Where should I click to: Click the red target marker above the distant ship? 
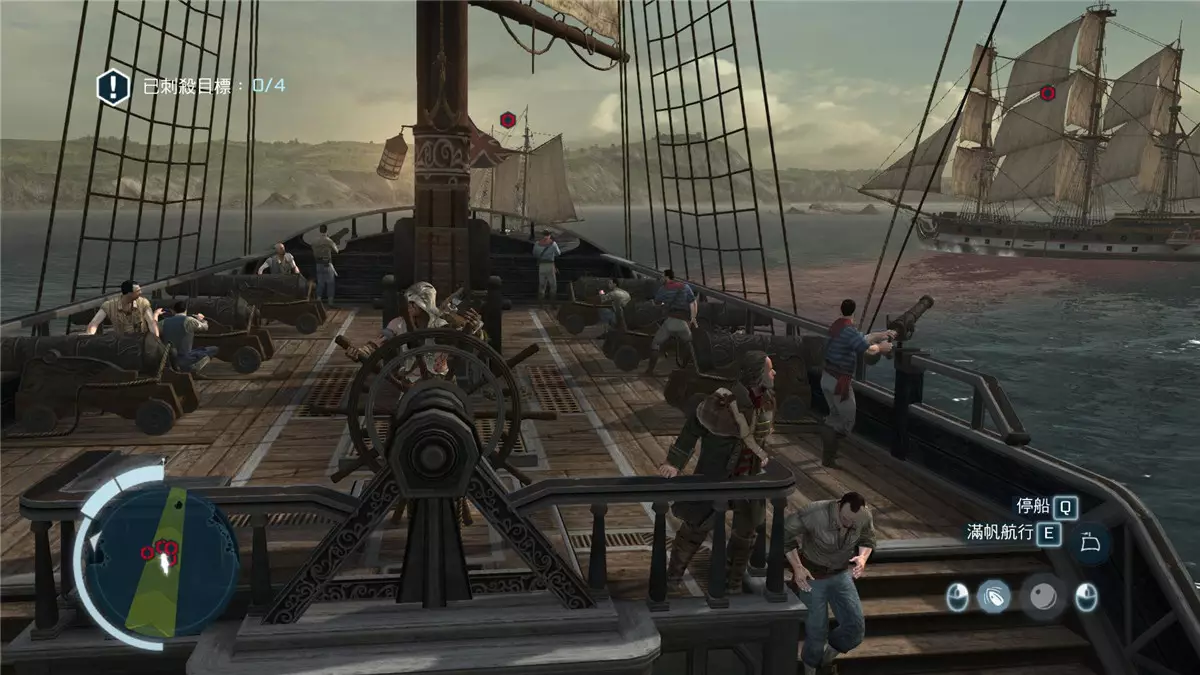[508, 121]
